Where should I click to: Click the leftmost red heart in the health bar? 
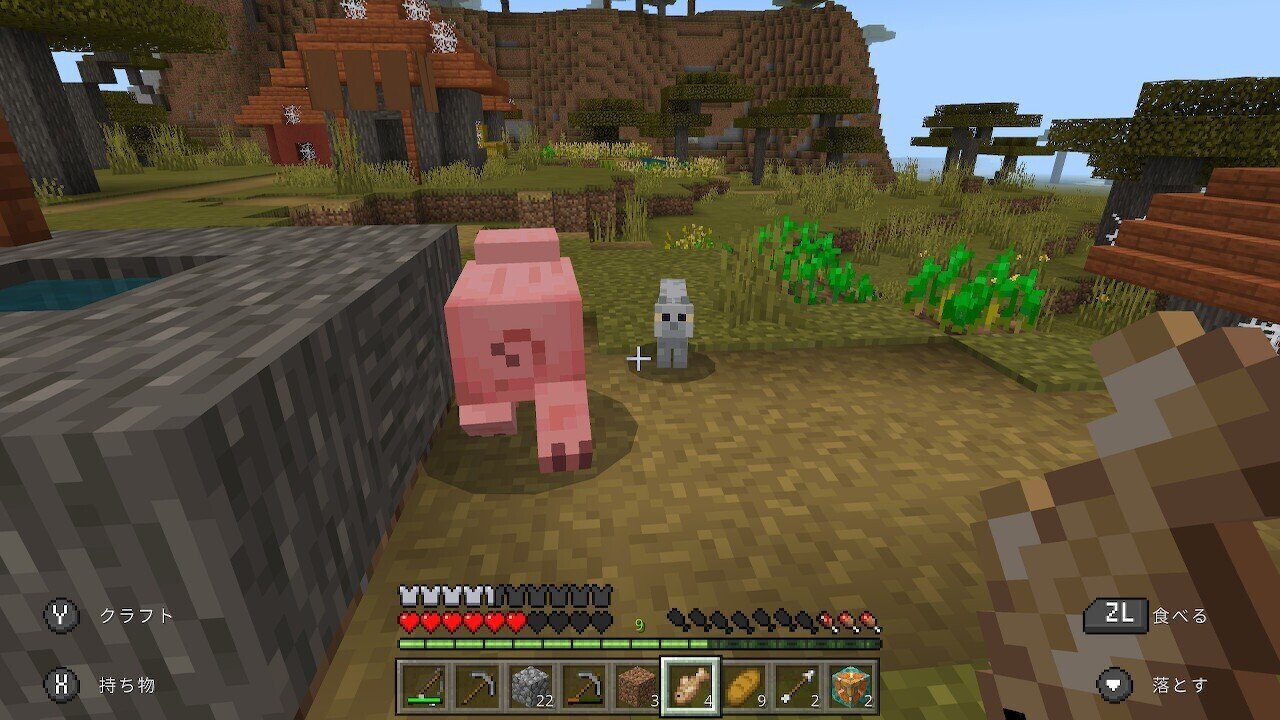[409, 621]
